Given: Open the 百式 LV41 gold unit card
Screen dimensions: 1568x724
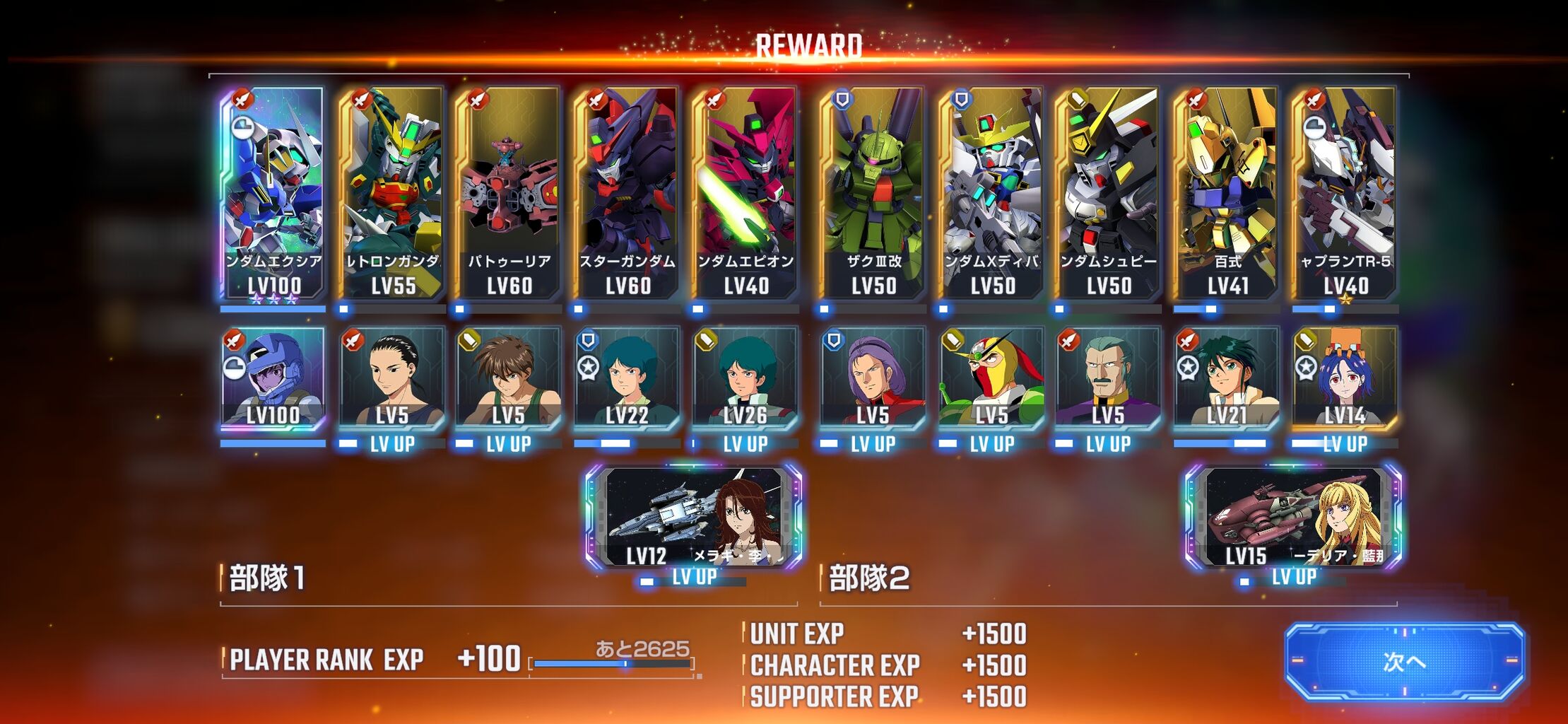Looking at the screenshot, I should click(1227, 193).
